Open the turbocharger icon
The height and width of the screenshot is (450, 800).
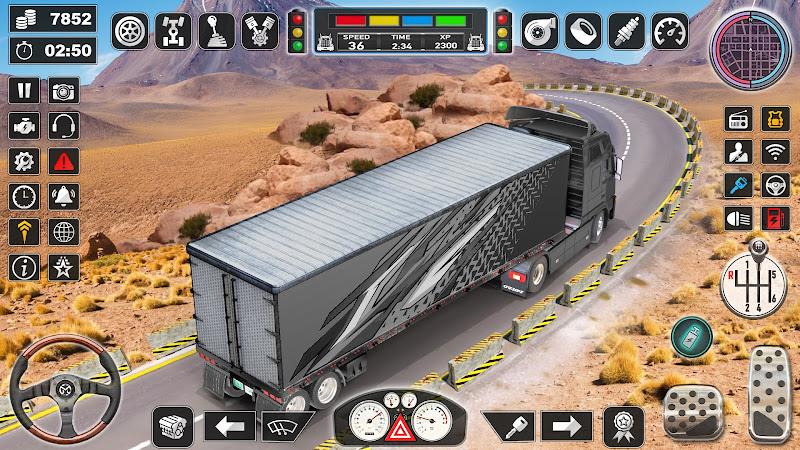(x=540, y=29)
